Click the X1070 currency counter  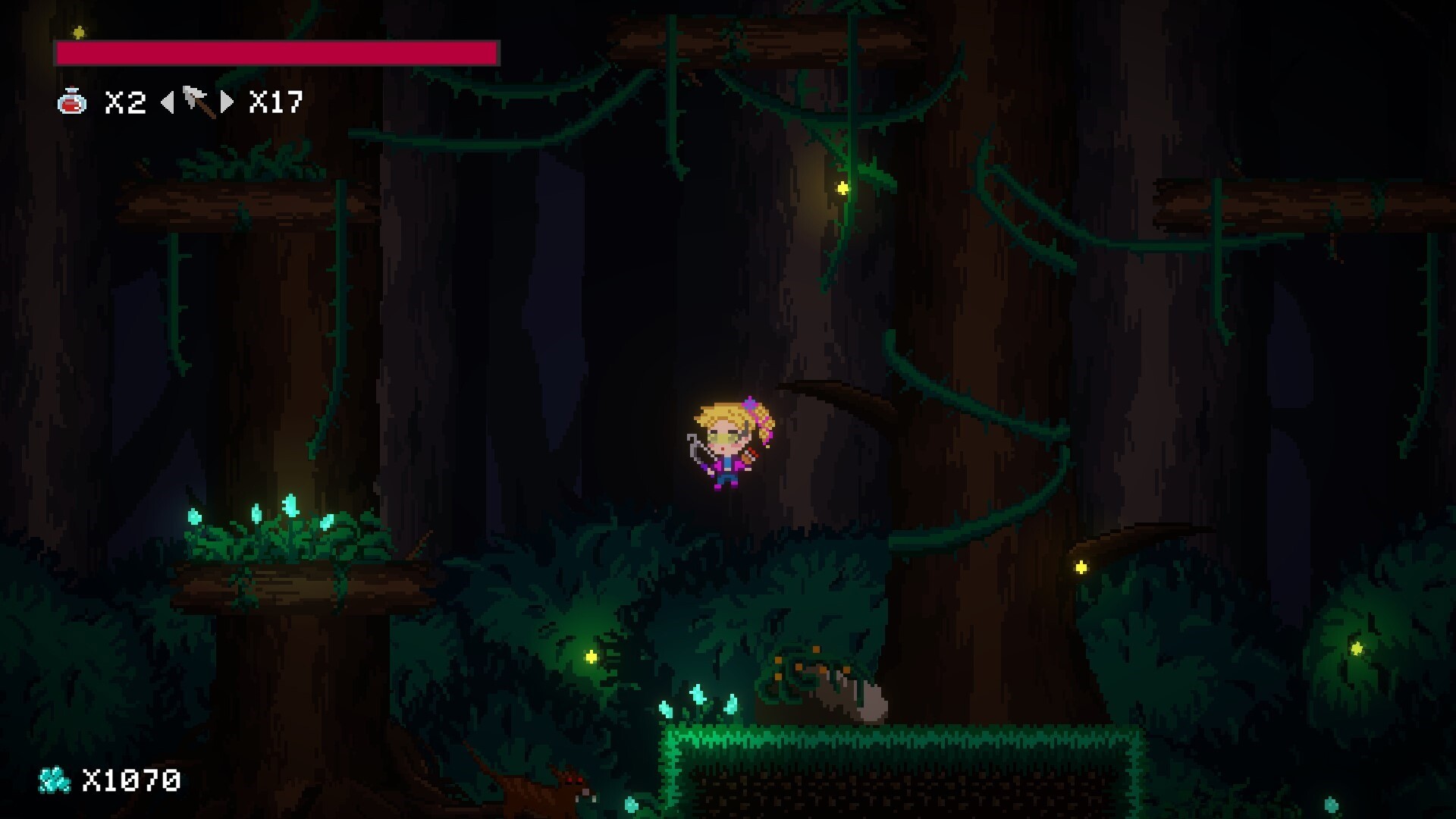point(130,781)
